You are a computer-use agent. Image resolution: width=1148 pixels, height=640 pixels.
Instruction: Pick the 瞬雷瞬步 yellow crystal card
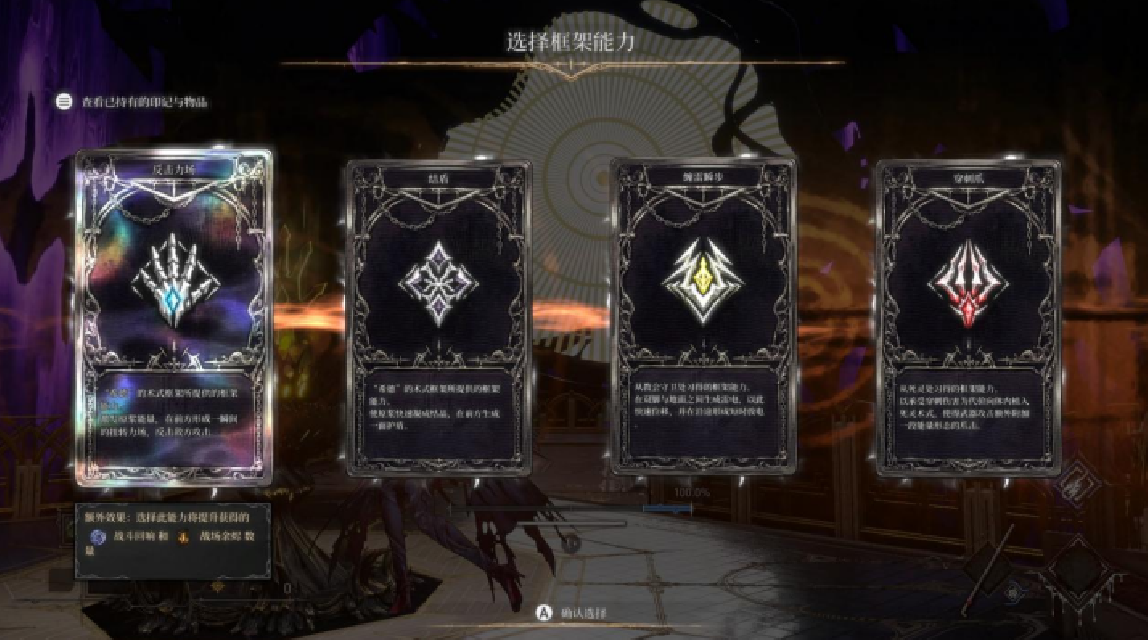[703, 316]
